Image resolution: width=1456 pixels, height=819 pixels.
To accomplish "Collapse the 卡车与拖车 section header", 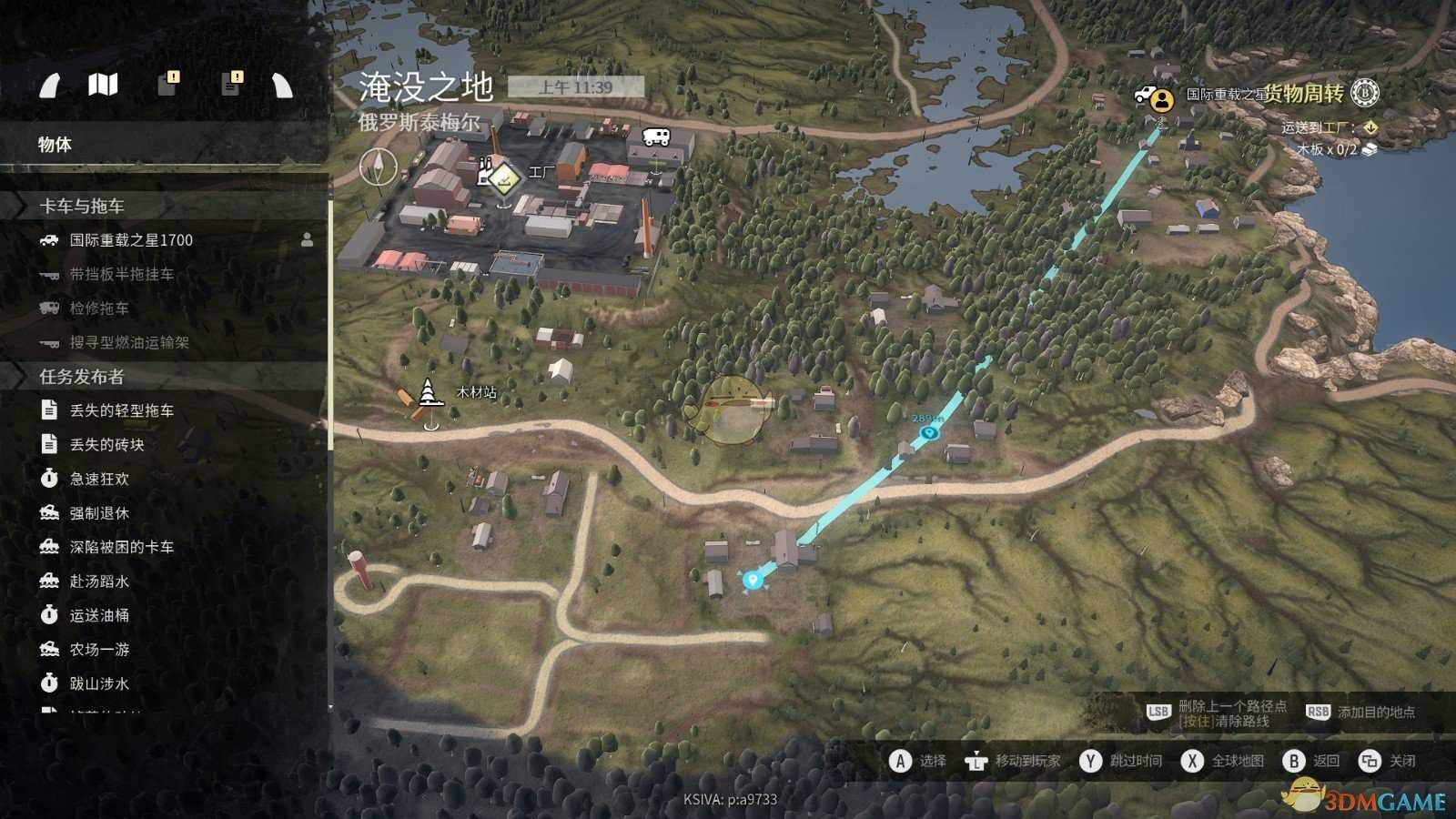I will tap(82, 206).
